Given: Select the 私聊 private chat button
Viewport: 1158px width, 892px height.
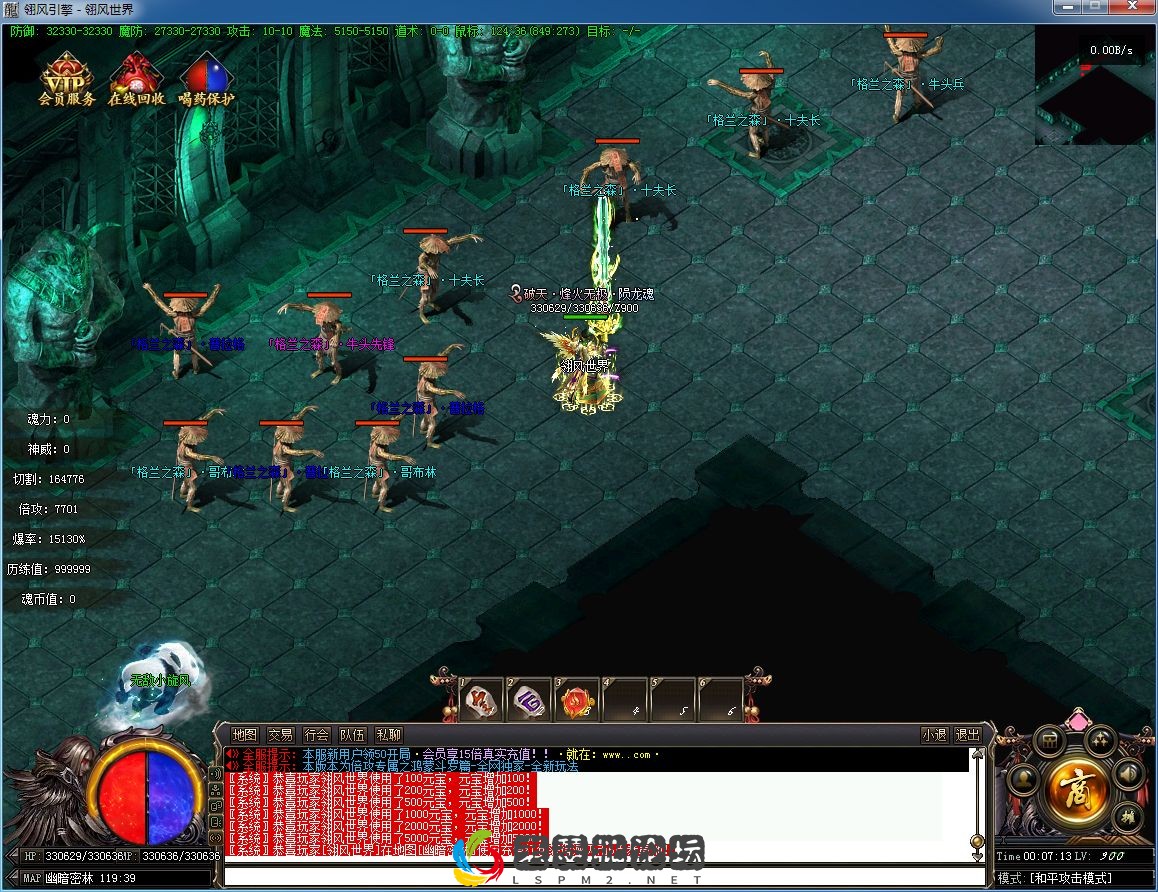Looking at the screenshot, I should [x=388, y=735].
